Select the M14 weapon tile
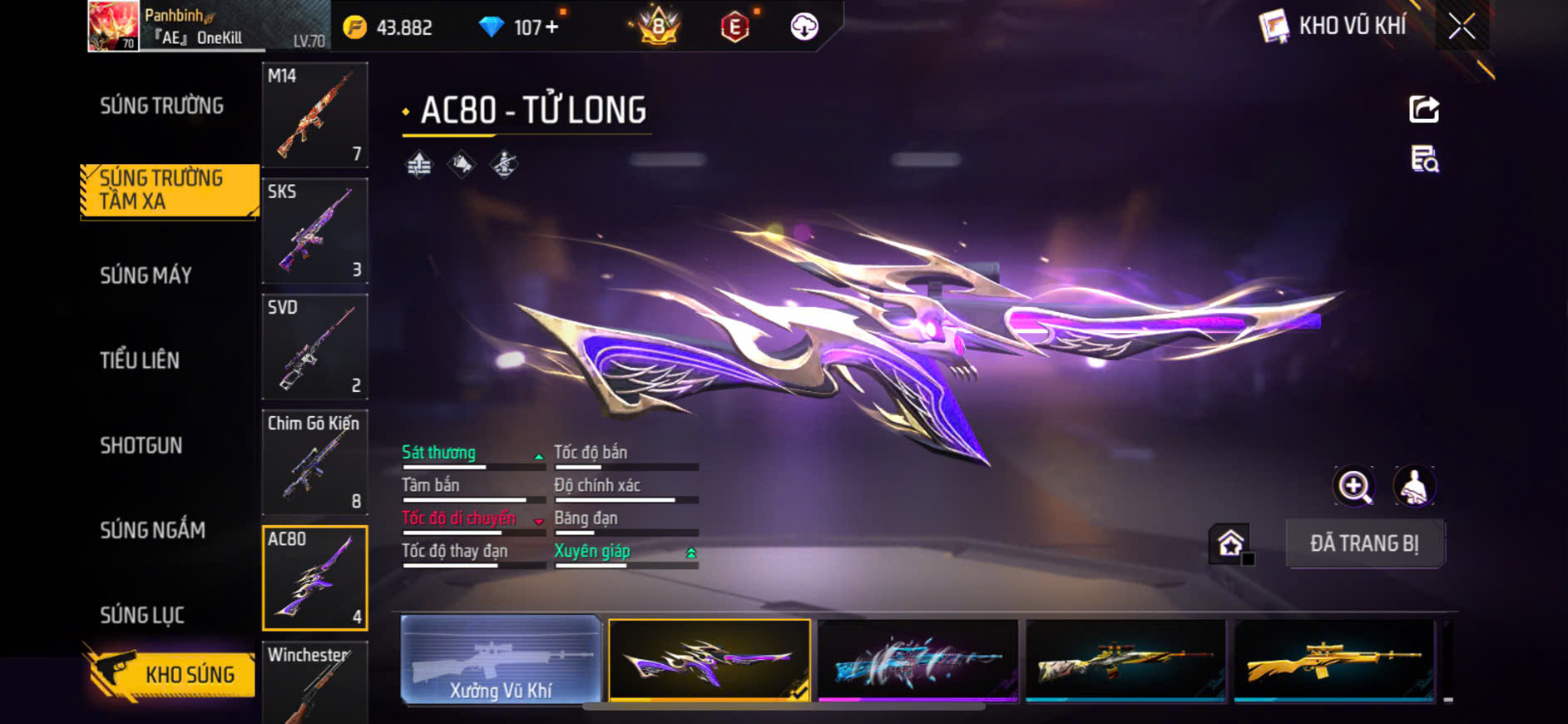1568x724 pixels. [314, 115]
